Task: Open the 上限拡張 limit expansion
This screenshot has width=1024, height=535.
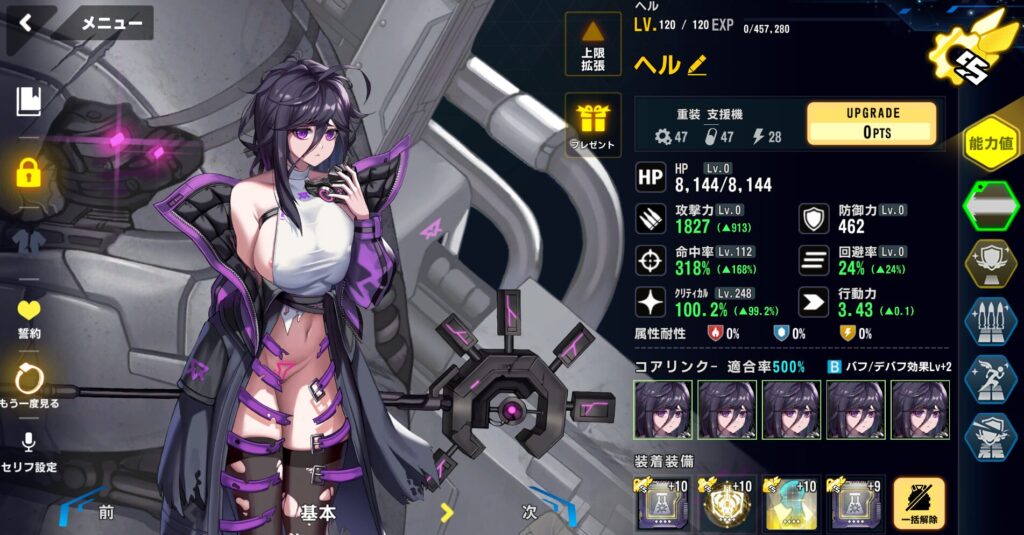Action: 593,45
